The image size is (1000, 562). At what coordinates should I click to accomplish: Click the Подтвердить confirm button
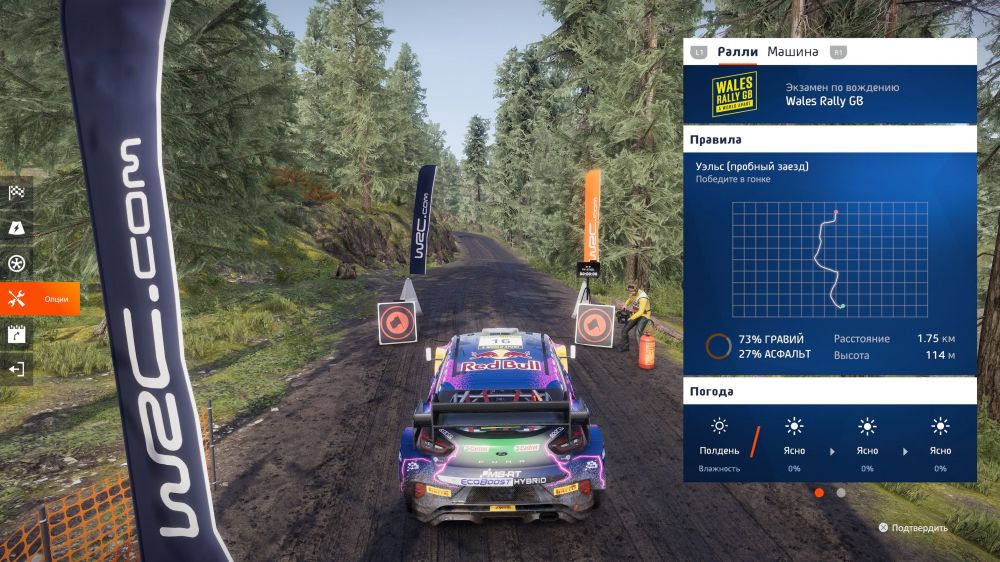point(913,527)
